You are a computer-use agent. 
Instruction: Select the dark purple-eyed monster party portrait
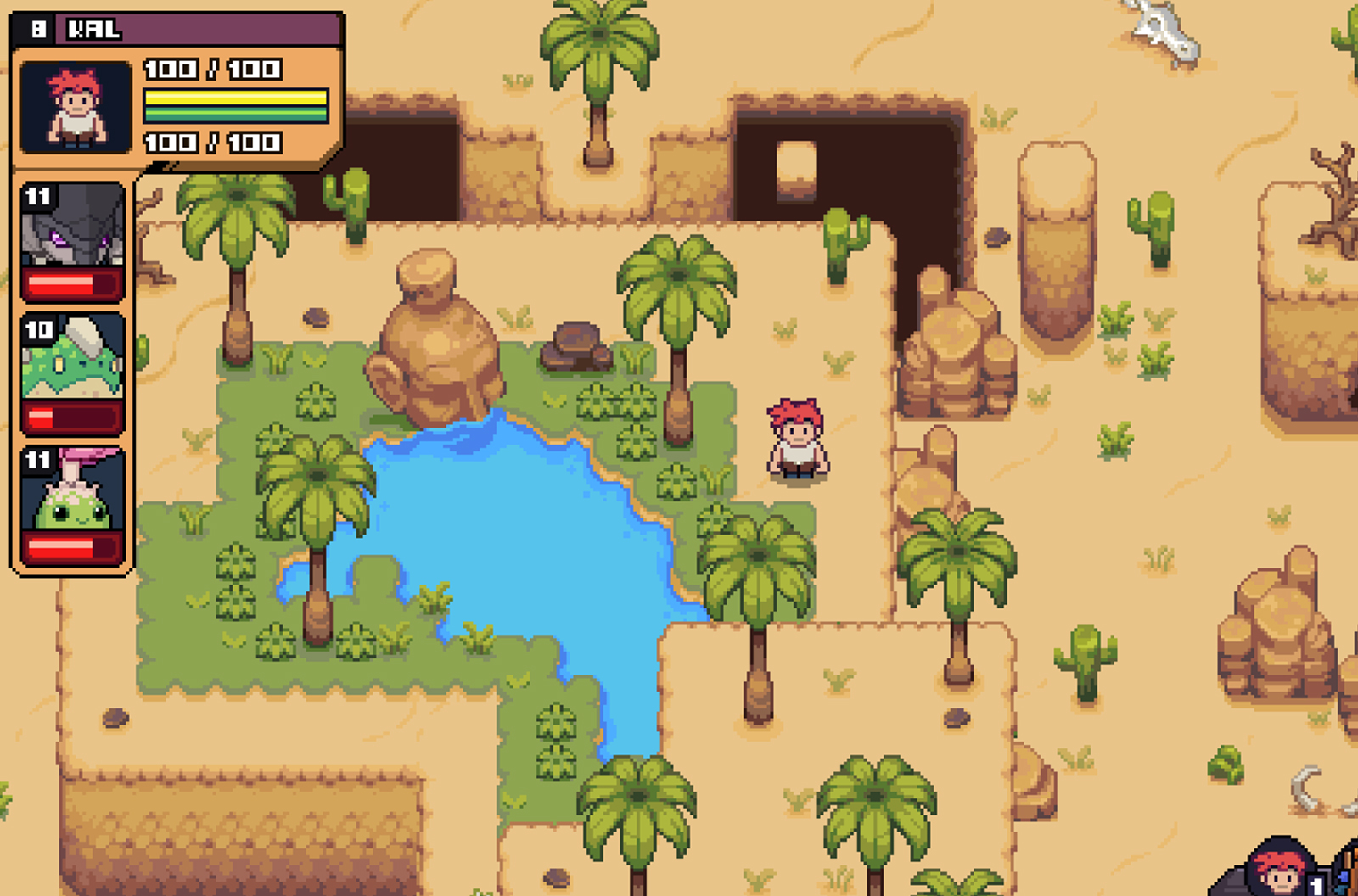point(72,226)
